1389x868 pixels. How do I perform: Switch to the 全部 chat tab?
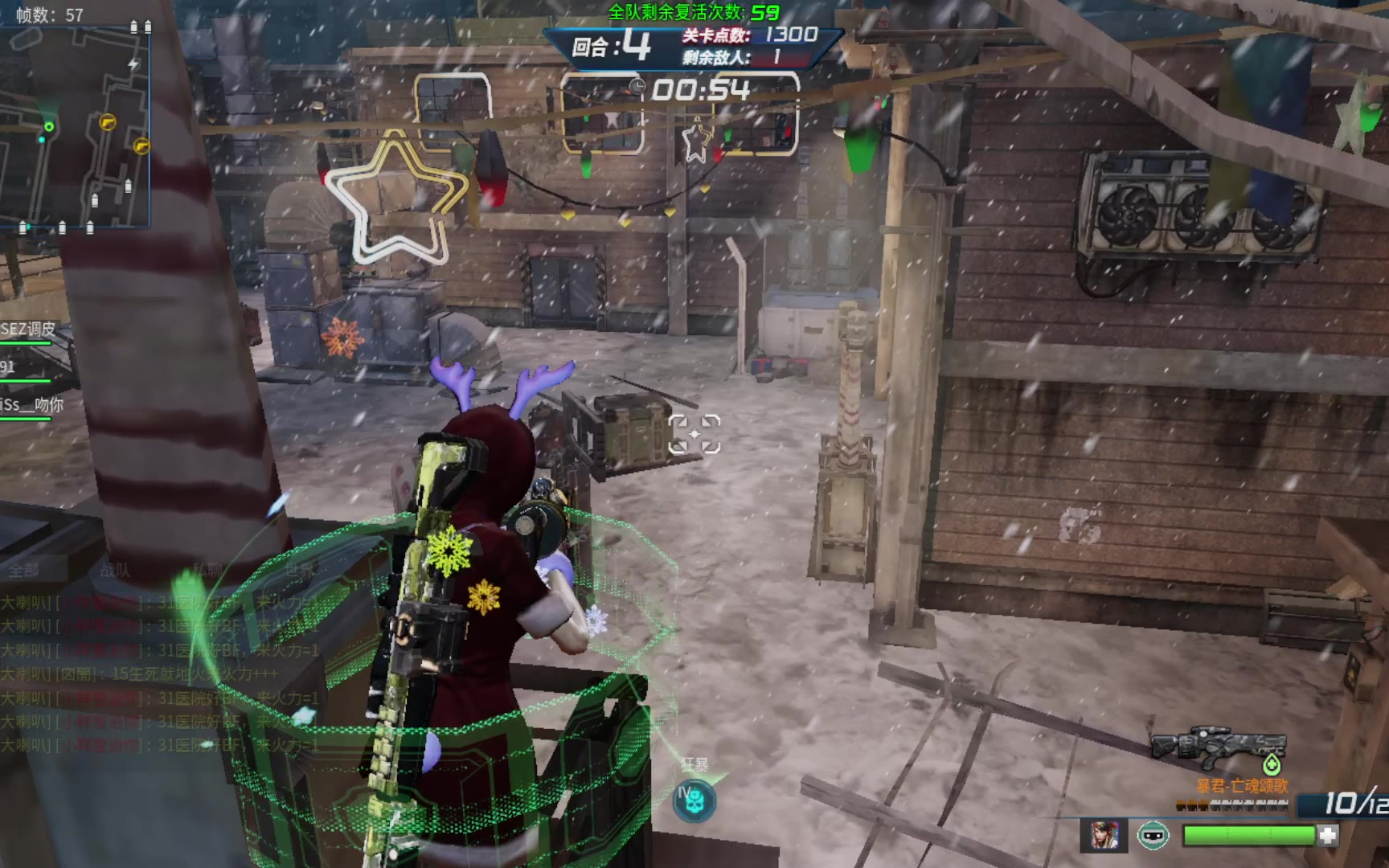pyautogui.click(x=24, y=571)
